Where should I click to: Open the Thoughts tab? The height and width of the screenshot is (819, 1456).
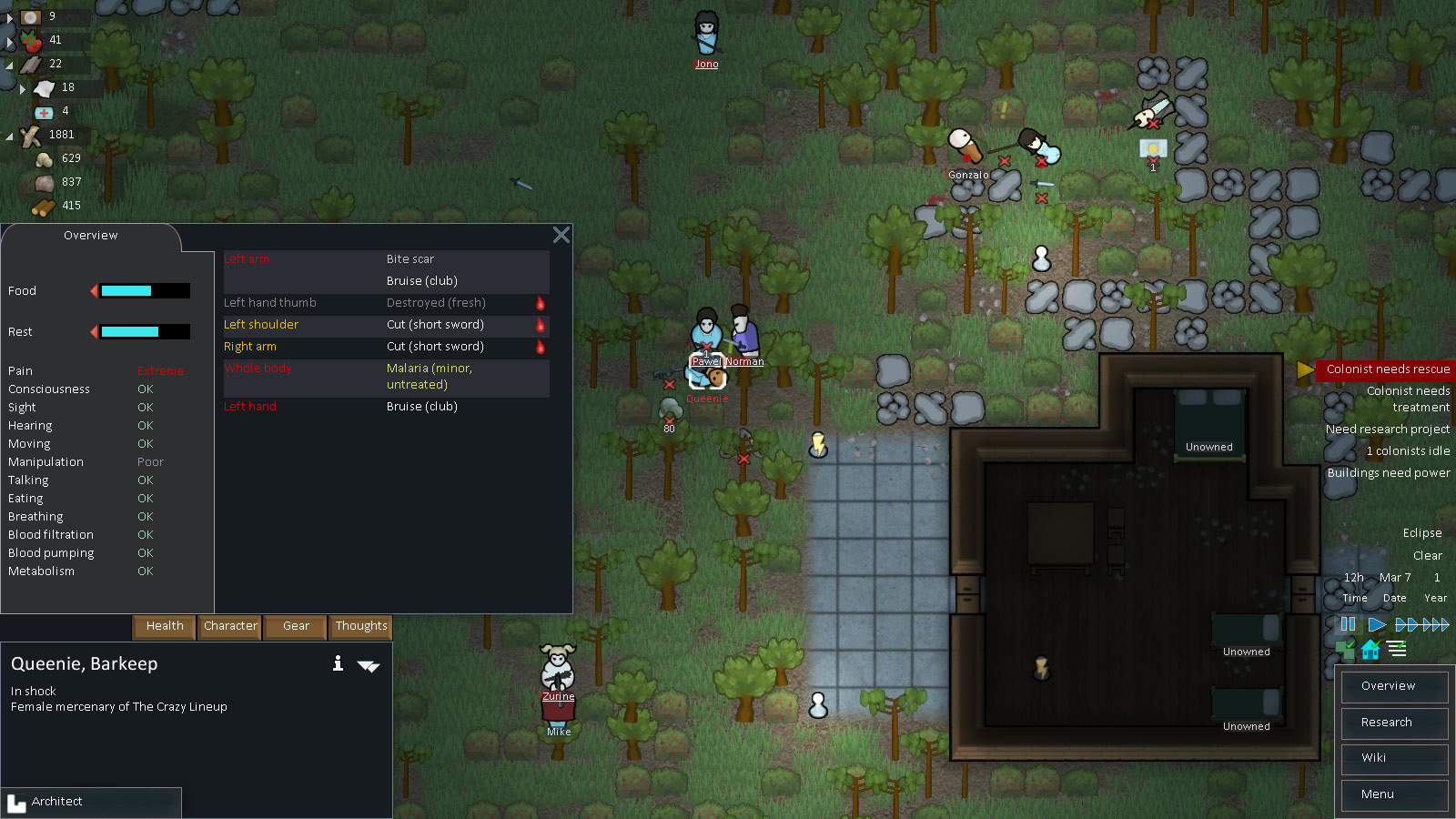click(x=360, y=627)
